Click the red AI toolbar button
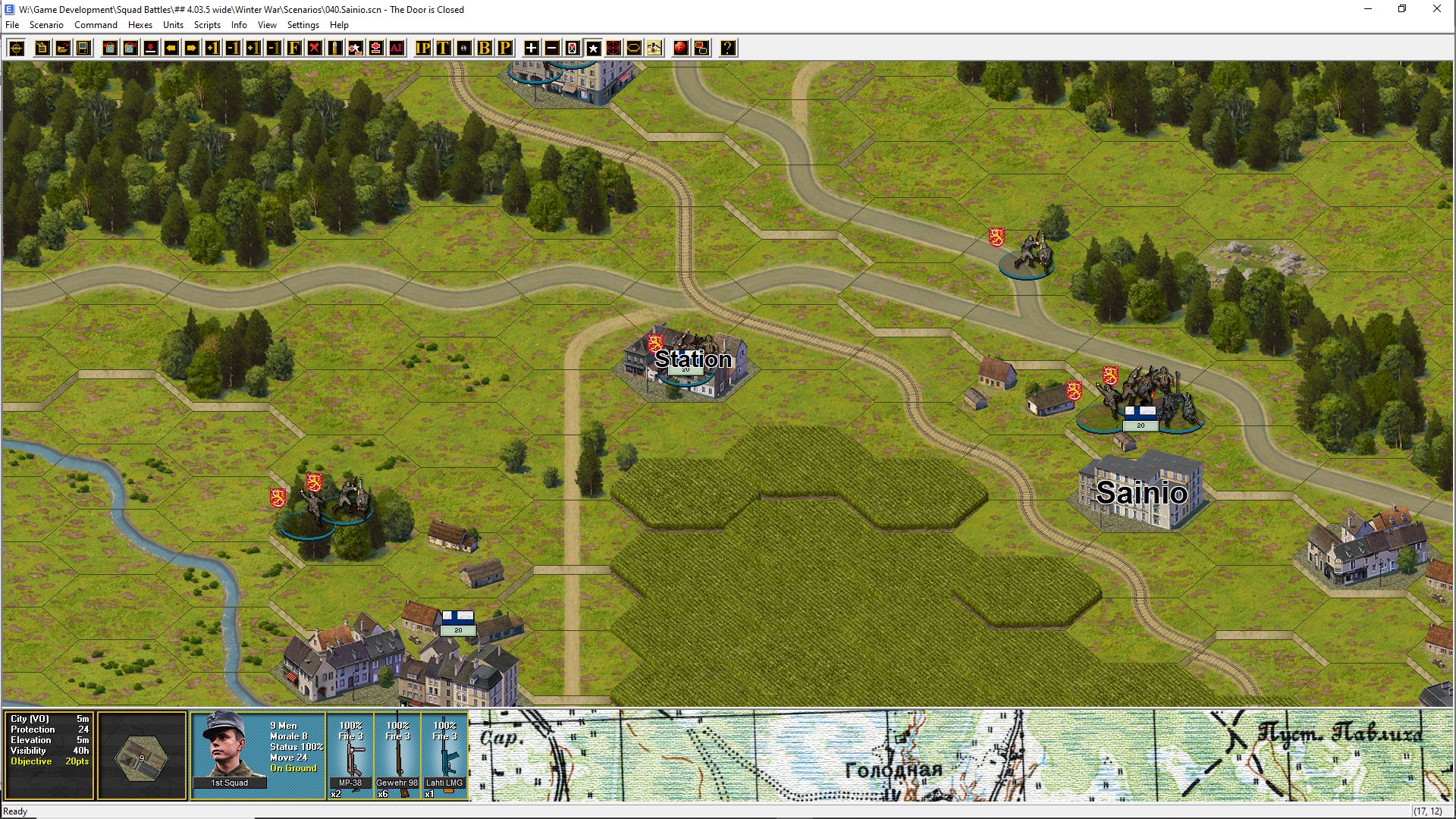The width and height of the screenshot is (1456, 819). click(x=397, y=49)
